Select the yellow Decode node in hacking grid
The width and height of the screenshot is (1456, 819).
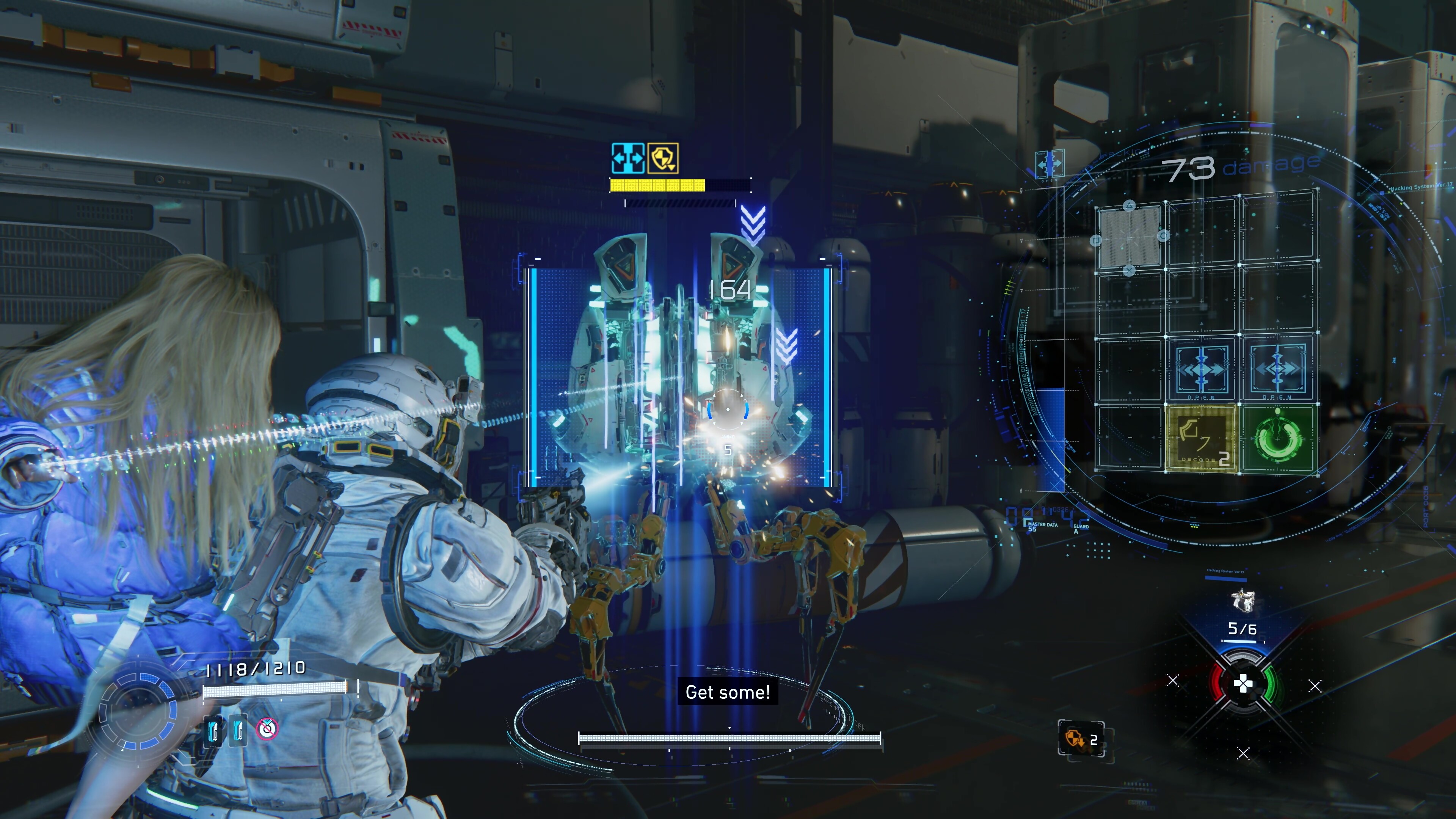click(x=1202, y=439)
